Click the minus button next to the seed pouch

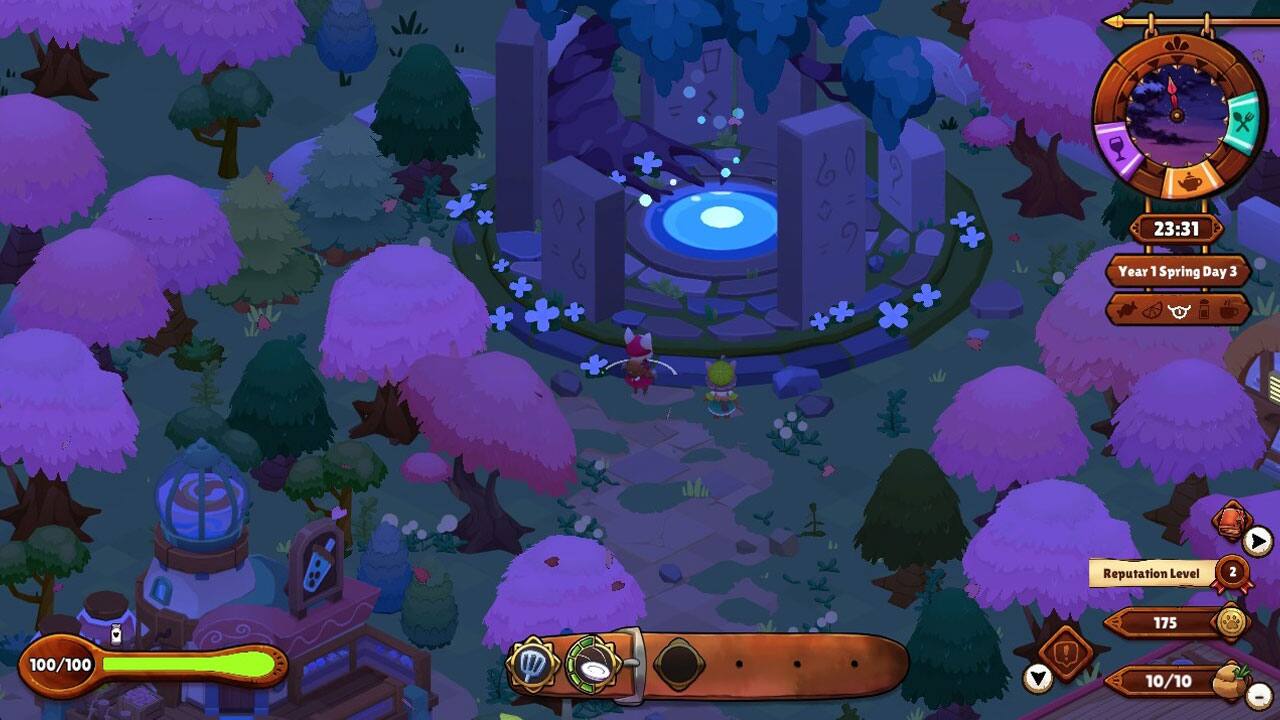tap(1257, 695)
